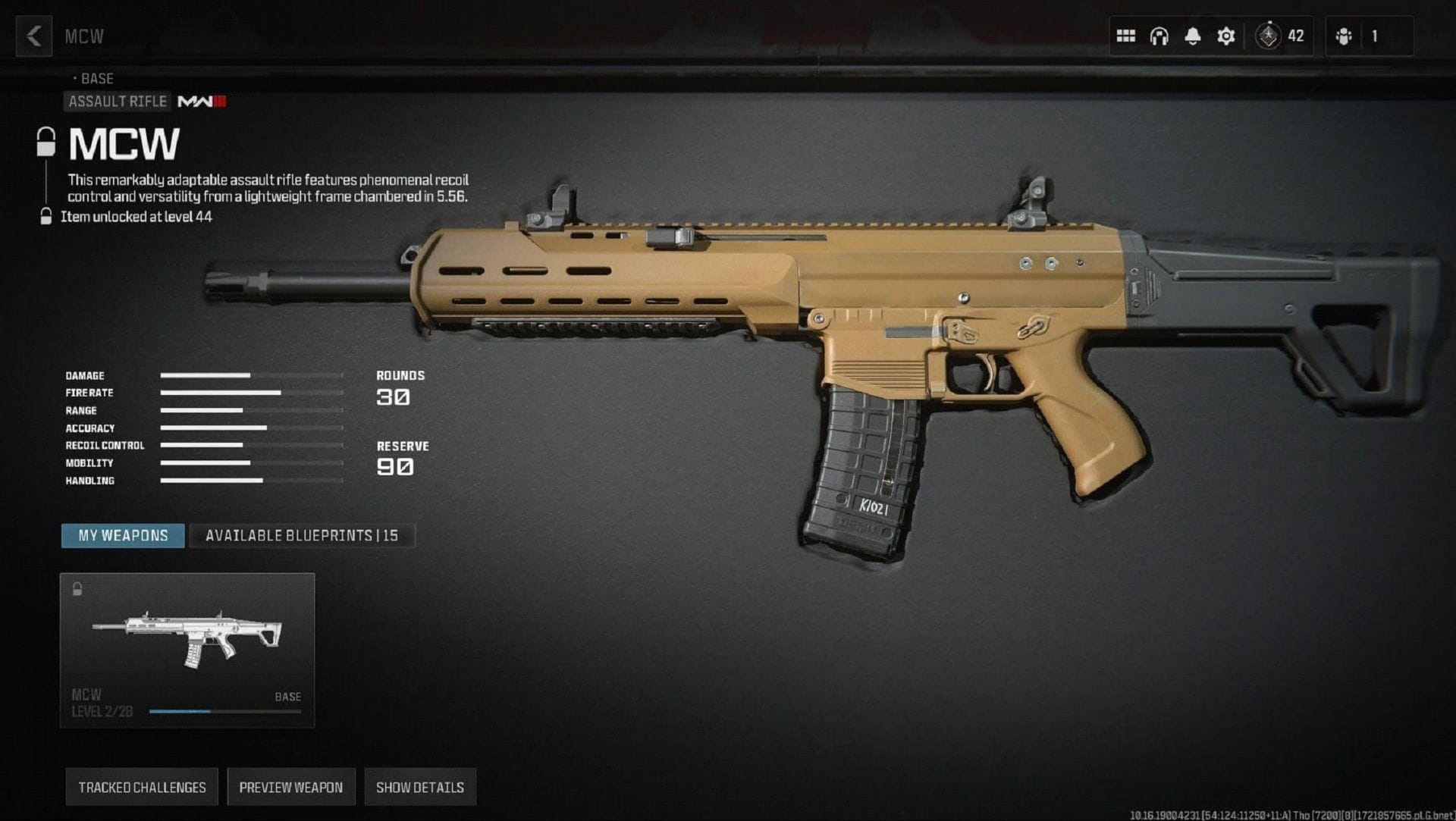Image resolution: width=1456 pixels, height=821 pixels.
Task: Open game settings with the gear icon
Action: [x=1227, y=36]
